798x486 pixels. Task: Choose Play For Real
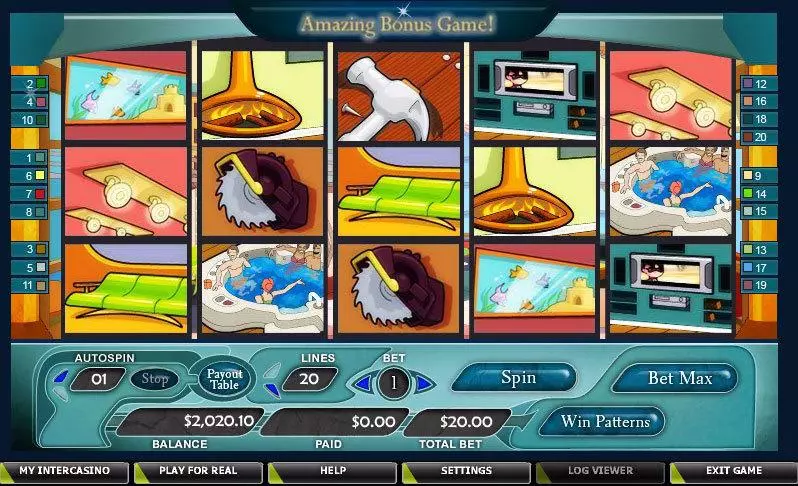point(198,470)
